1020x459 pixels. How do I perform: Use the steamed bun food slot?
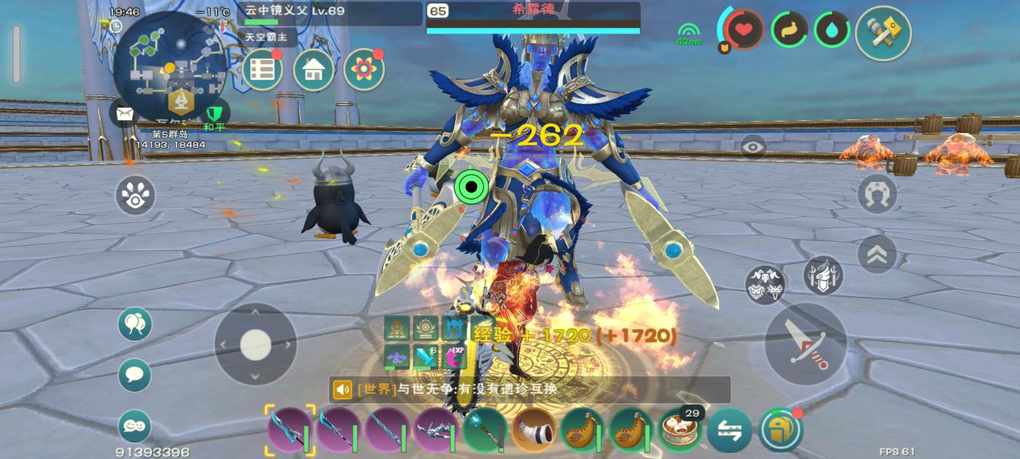point(681,431)
